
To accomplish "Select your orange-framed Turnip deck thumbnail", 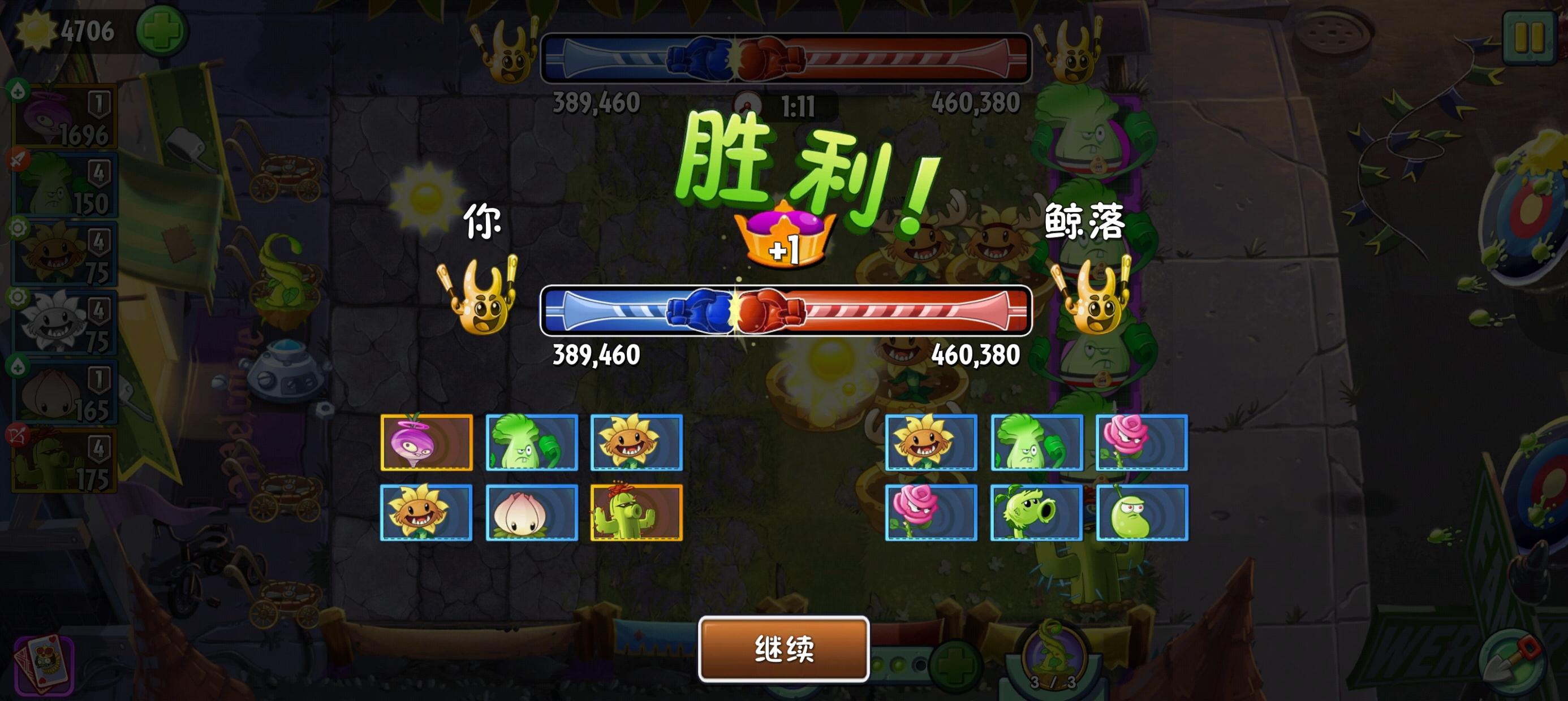I will (x=426, y=444).
